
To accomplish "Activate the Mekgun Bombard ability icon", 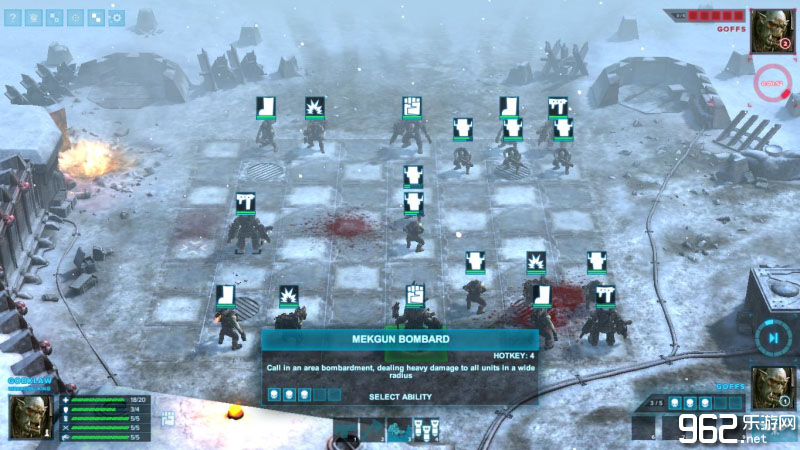I will pyautogui.click(x=427, y=430).
